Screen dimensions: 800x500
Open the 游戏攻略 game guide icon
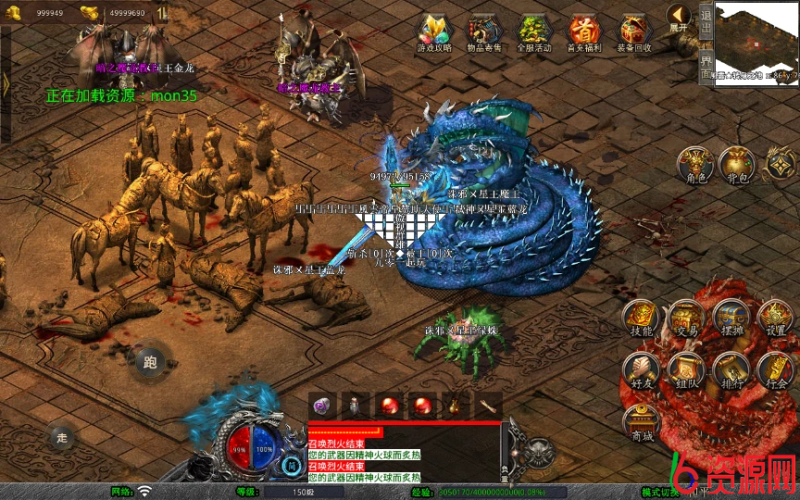click(435, 33)
